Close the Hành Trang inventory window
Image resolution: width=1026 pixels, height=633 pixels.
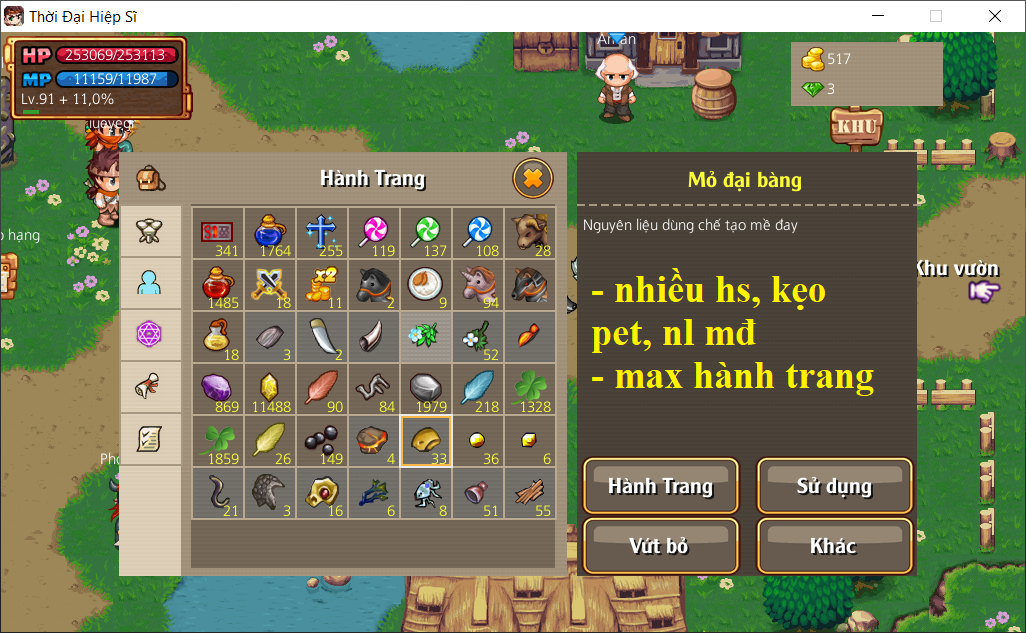click(x=533, y=179)
